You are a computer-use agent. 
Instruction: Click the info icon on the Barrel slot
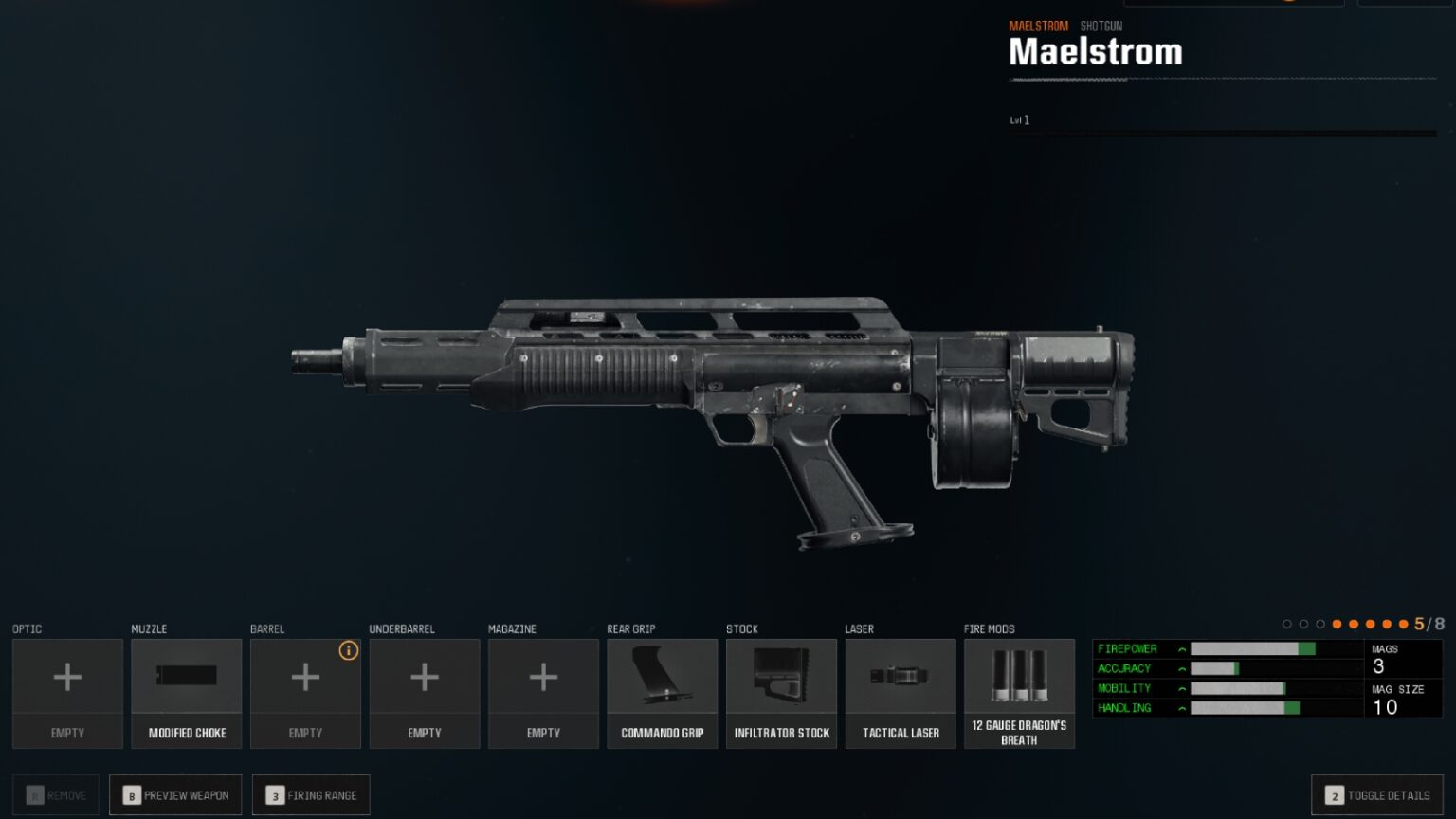(348, 651)
